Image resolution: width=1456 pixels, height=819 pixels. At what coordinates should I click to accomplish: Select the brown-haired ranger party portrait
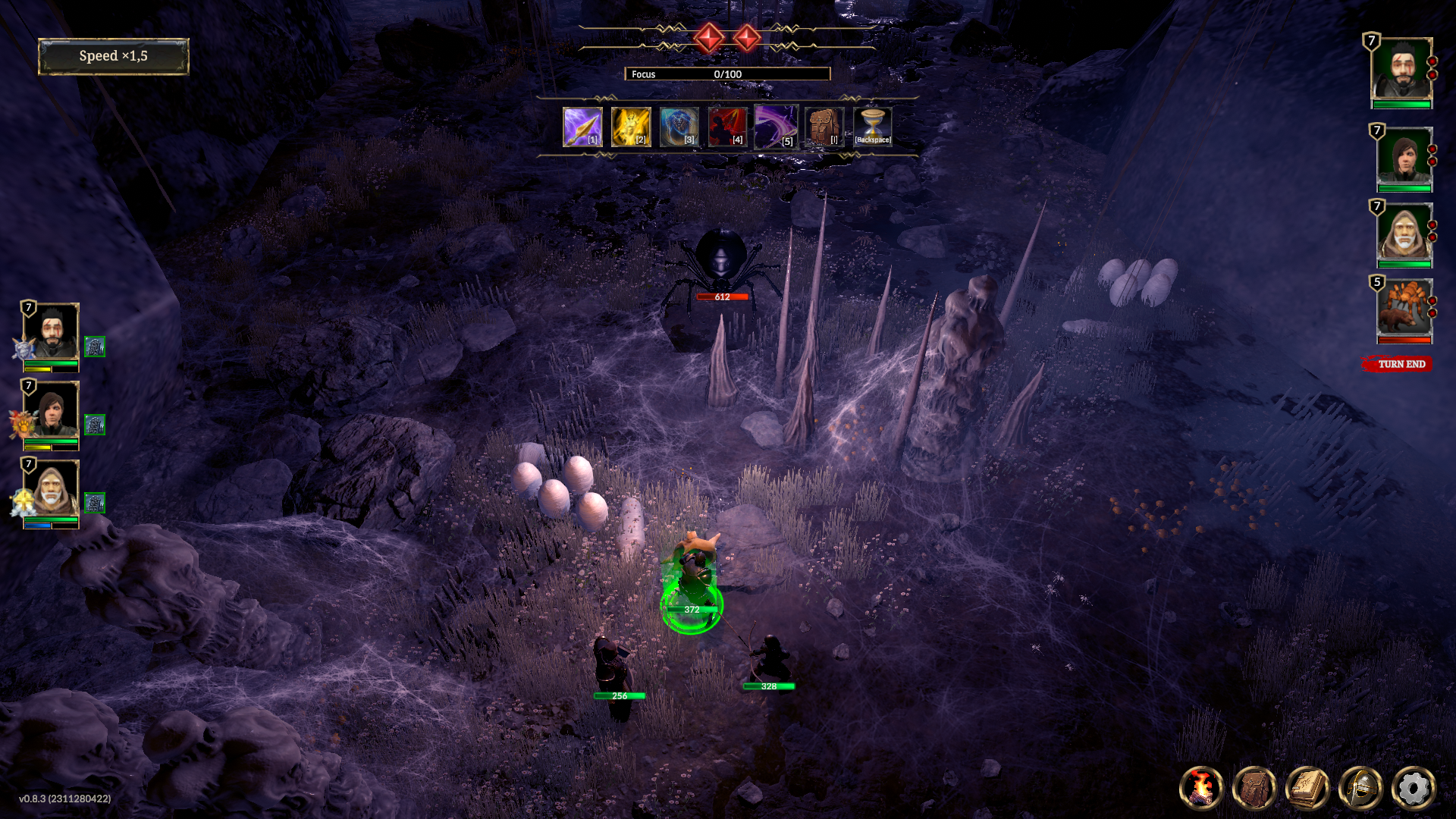pos(51,411)
